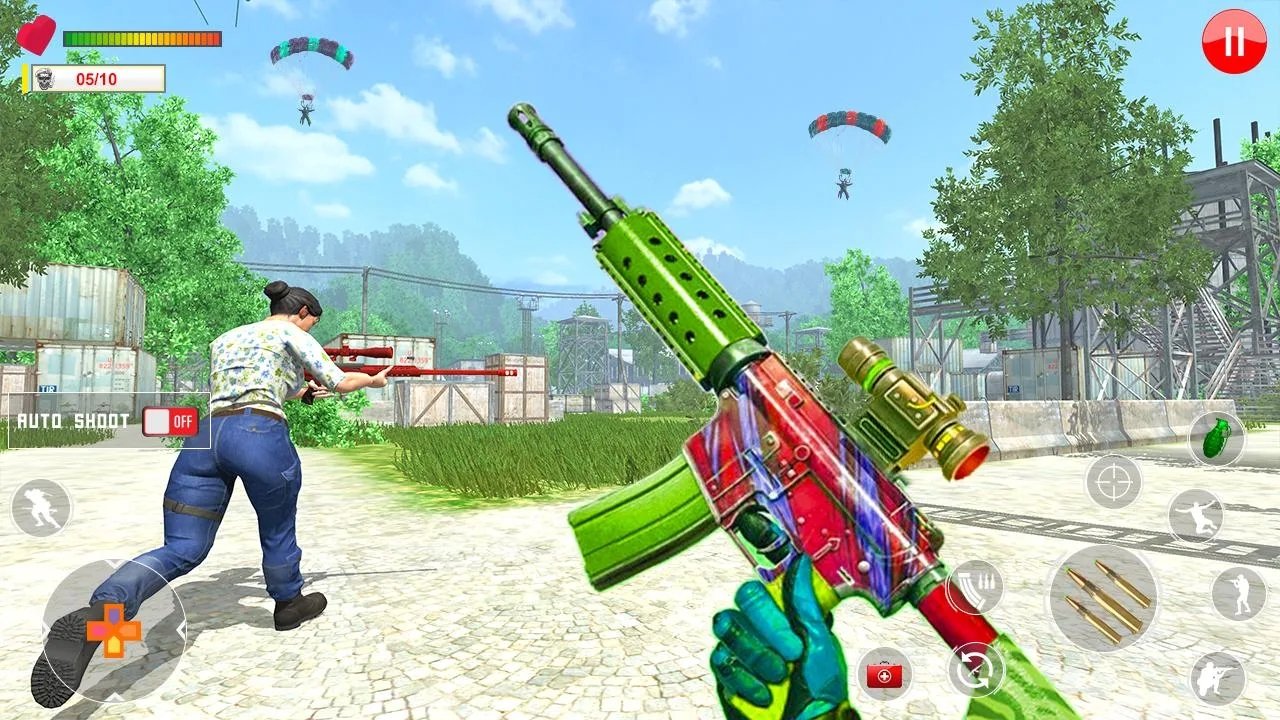The width and height of the screenshot is (1280, 720).
Task: Click the circular arrows swap button
Action: pos(976,670)
